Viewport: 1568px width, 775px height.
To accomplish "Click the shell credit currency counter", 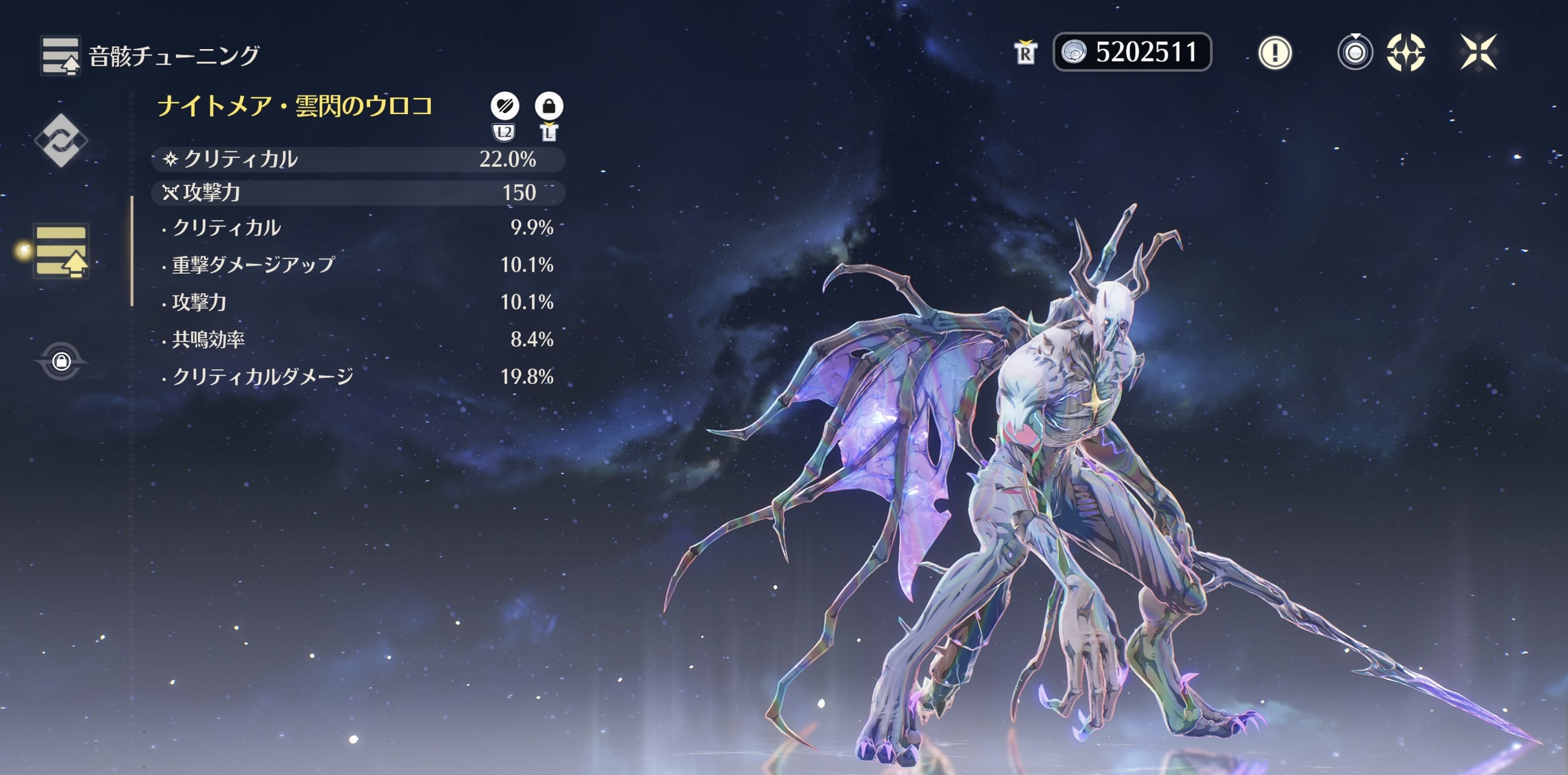I will tap(1131, 52).
